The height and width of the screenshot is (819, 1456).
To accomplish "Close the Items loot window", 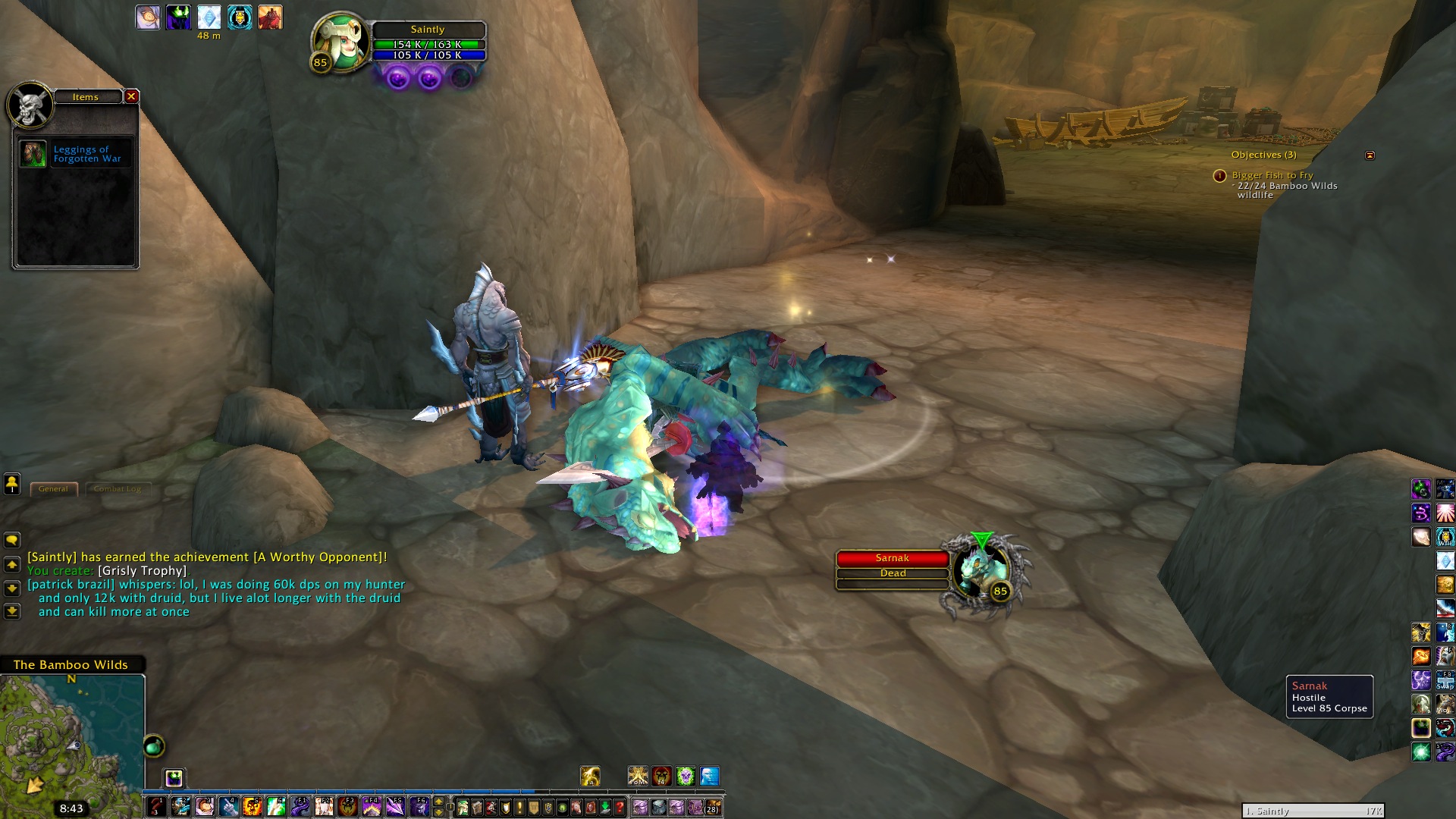I will coord(131,96).
